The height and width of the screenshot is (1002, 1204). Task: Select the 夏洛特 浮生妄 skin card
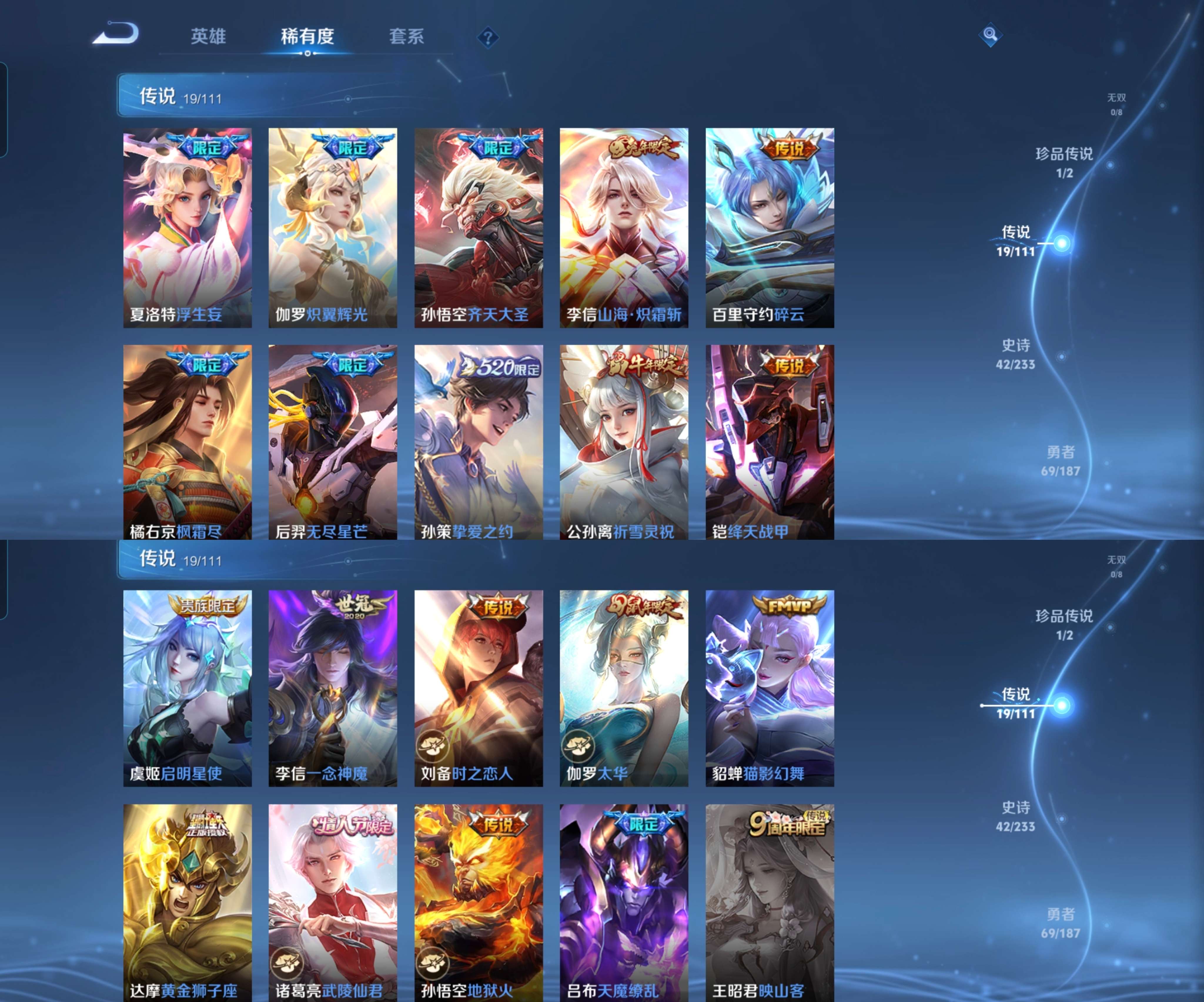(x=188, y=227)
